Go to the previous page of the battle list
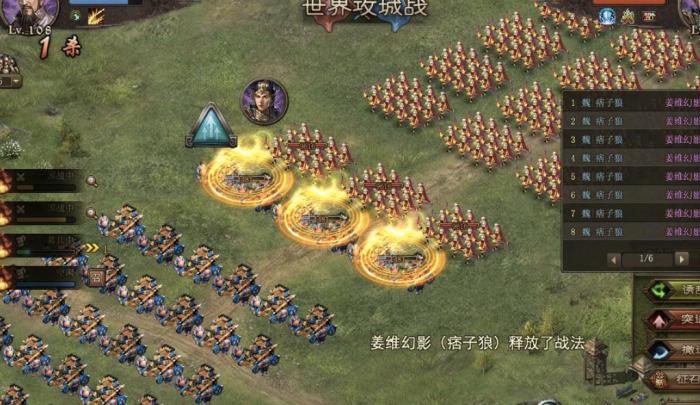 tap(612, 259)
